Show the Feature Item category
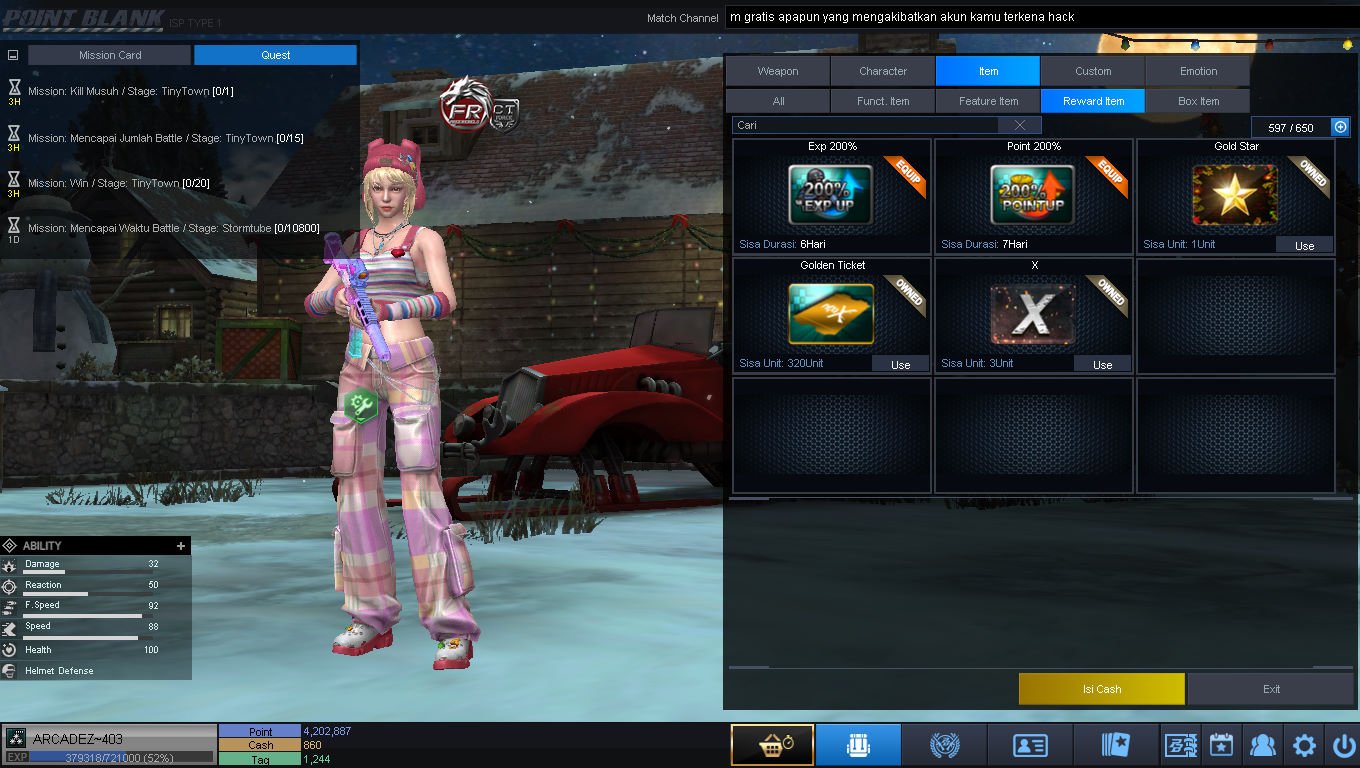The width and height of the screenshot is (1360, 768). 988,101
